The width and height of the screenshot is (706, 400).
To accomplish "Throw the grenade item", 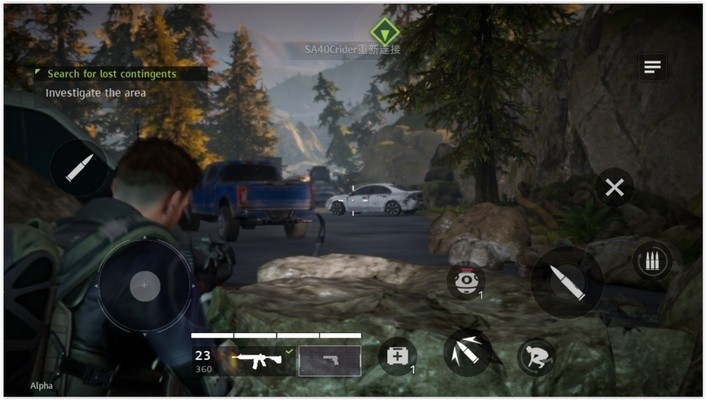I will pos(465,281).
